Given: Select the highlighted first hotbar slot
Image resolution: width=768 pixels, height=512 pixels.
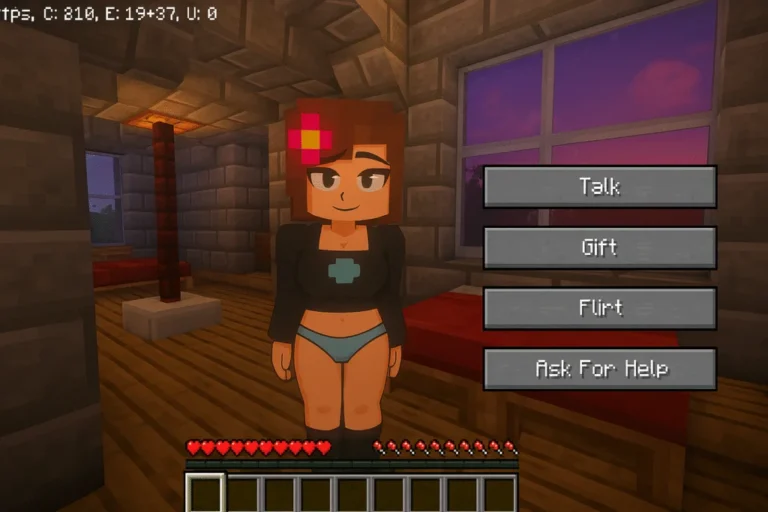Looking at the screenshot, I should 206,493.
